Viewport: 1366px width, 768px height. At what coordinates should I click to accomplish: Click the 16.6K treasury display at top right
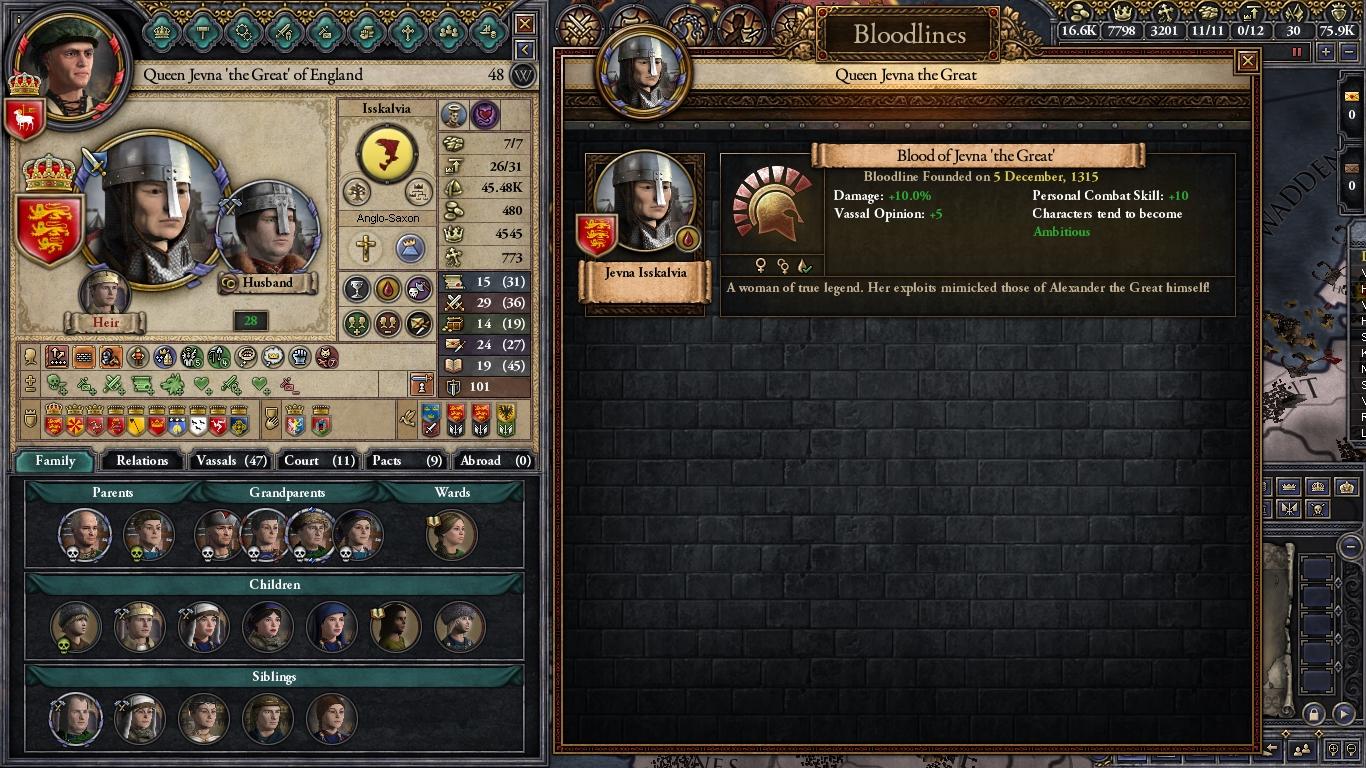[1079, 30]
